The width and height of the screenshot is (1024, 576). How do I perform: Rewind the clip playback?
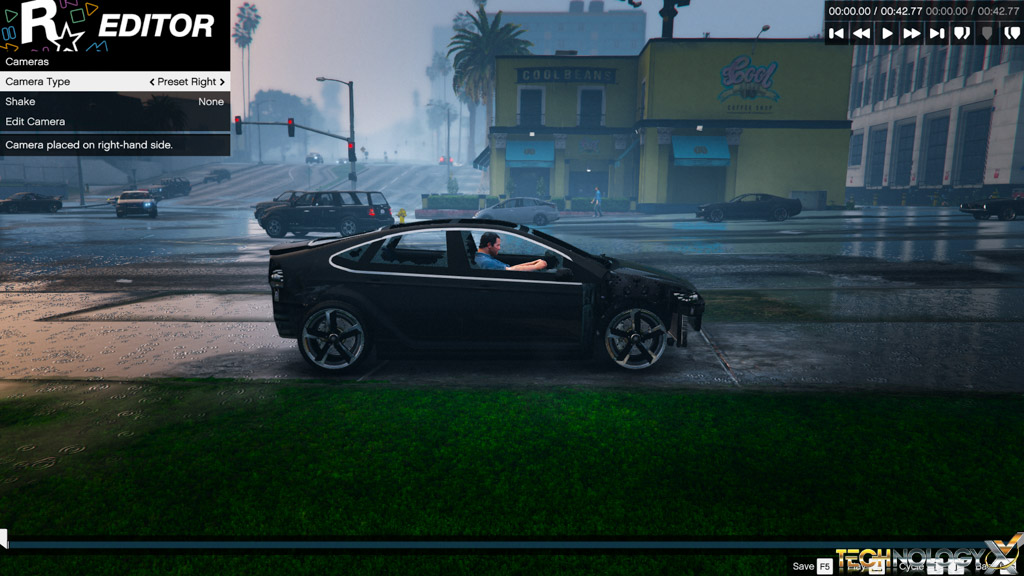(861, 33)
